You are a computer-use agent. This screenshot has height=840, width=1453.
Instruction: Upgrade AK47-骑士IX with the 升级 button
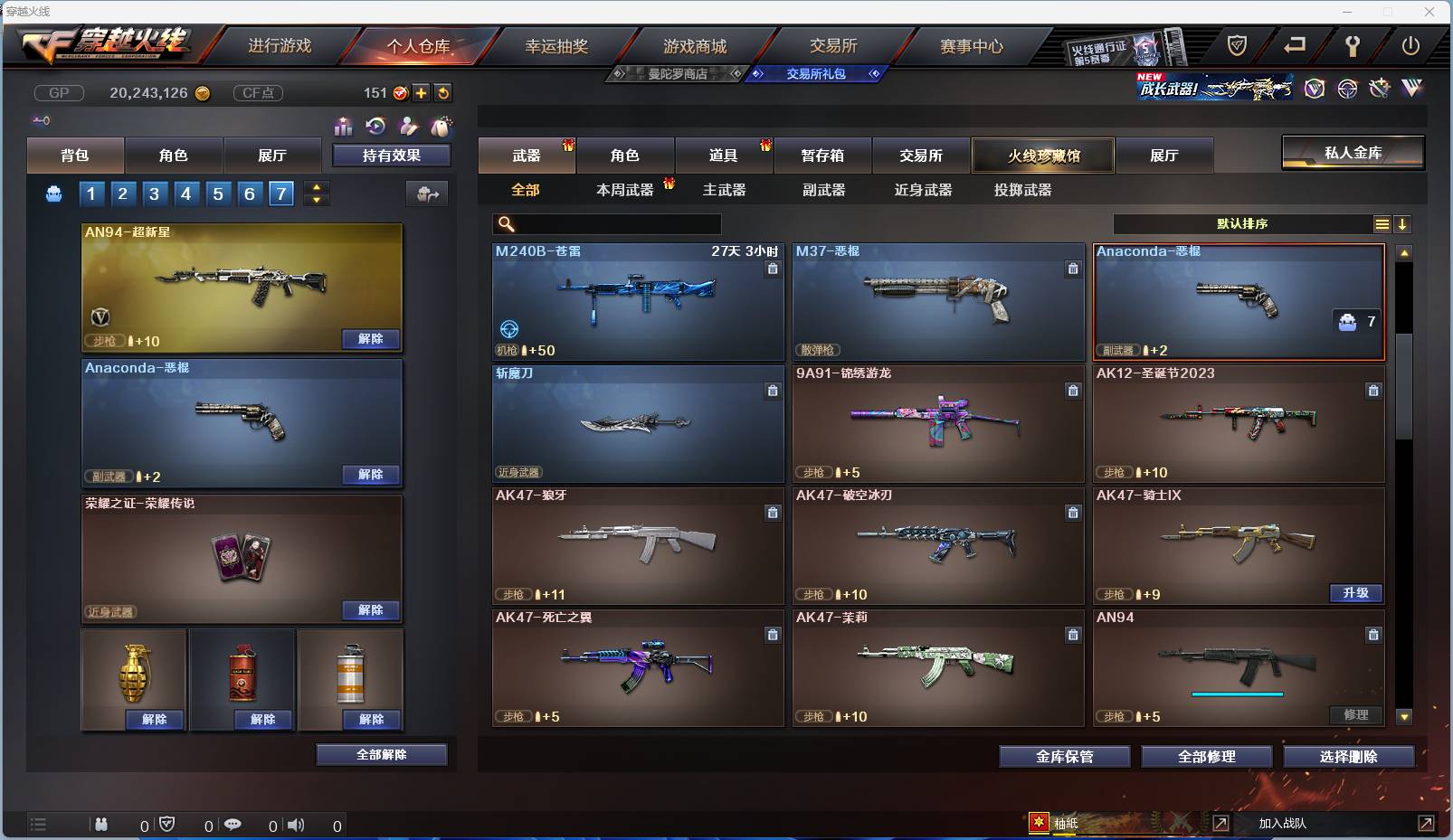coord(1357,593)
